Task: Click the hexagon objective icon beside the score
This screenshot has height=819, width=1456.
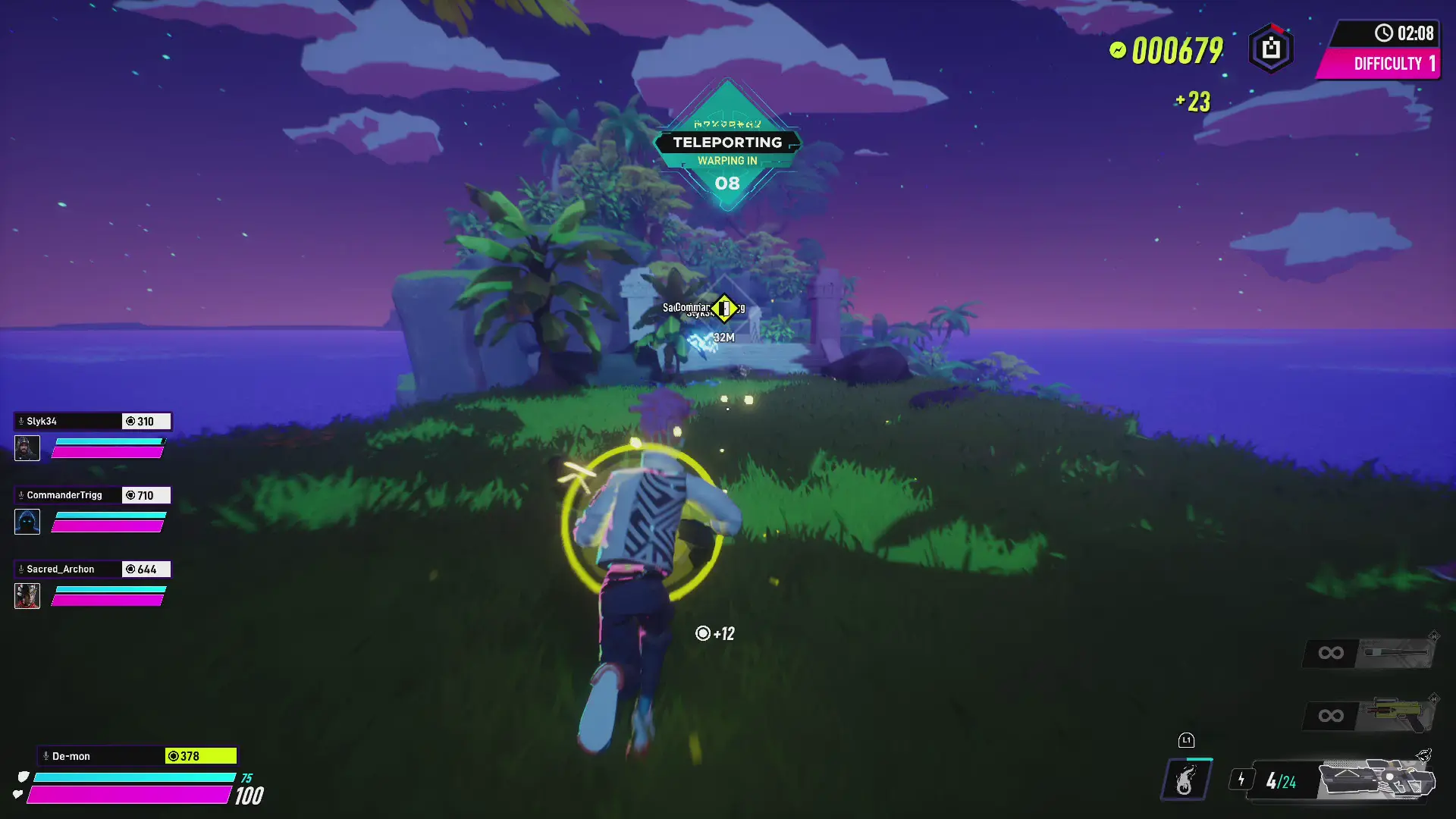Action: [x=1271, y=49]
